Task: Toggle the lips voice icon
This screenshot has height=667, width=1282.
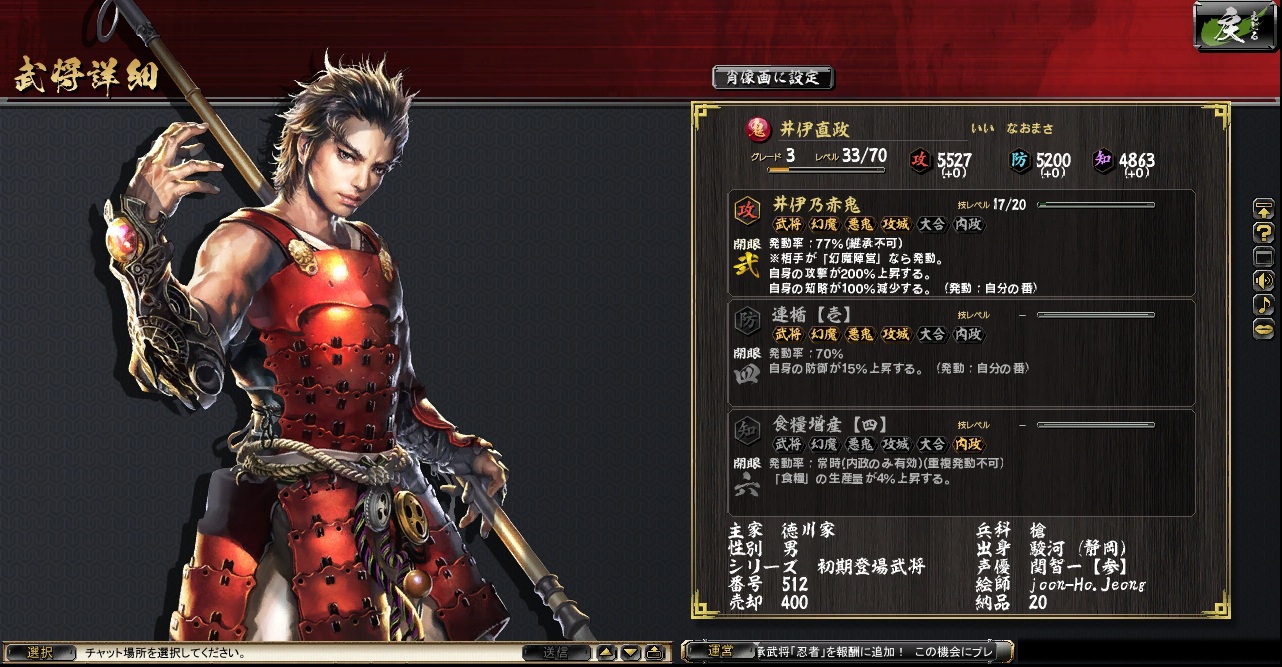Action: click(1263, 328)
